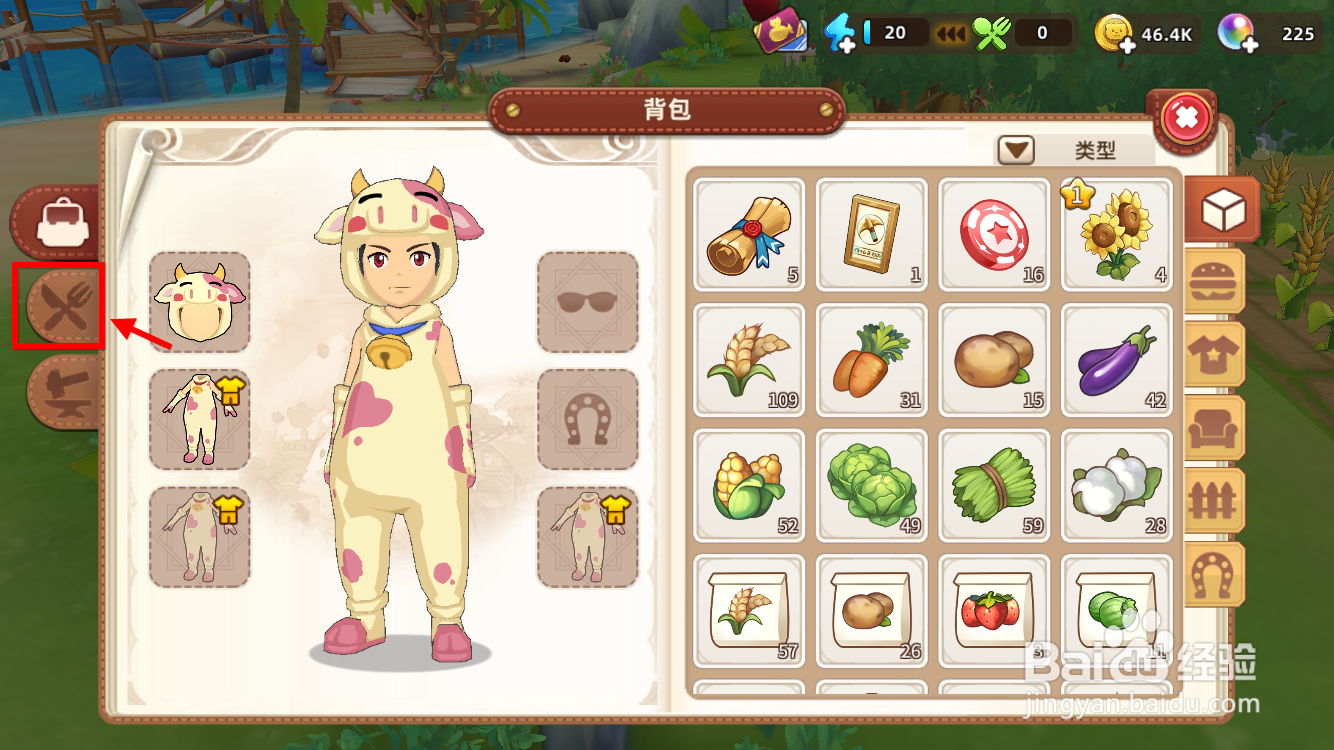Show the burger food category
The width and height of the screenshot is (1334, 750).
click(x=1215, y=283)
